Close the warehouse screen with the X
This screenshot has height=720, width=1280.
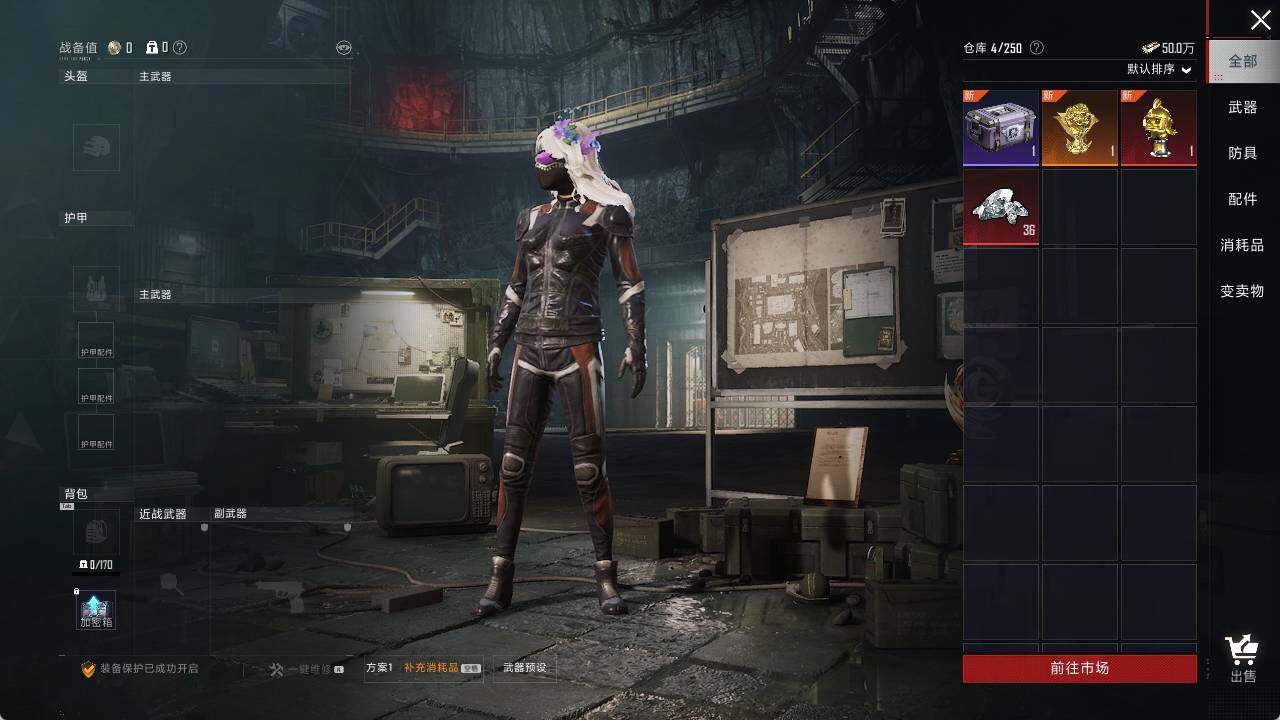click(x=1260, y=20)
